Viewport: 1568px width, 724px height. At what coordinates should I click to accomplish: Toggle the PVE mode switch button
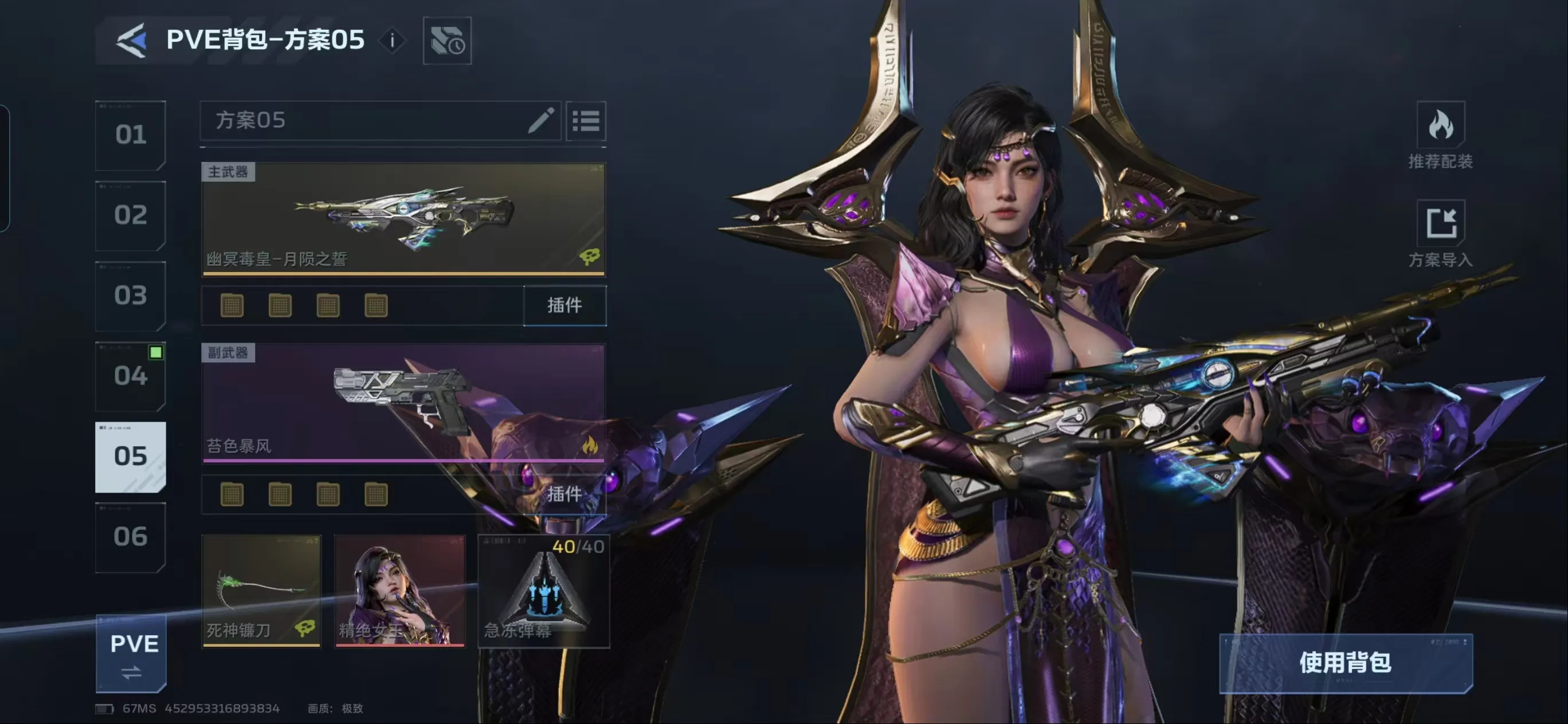[x=131, y=655]
